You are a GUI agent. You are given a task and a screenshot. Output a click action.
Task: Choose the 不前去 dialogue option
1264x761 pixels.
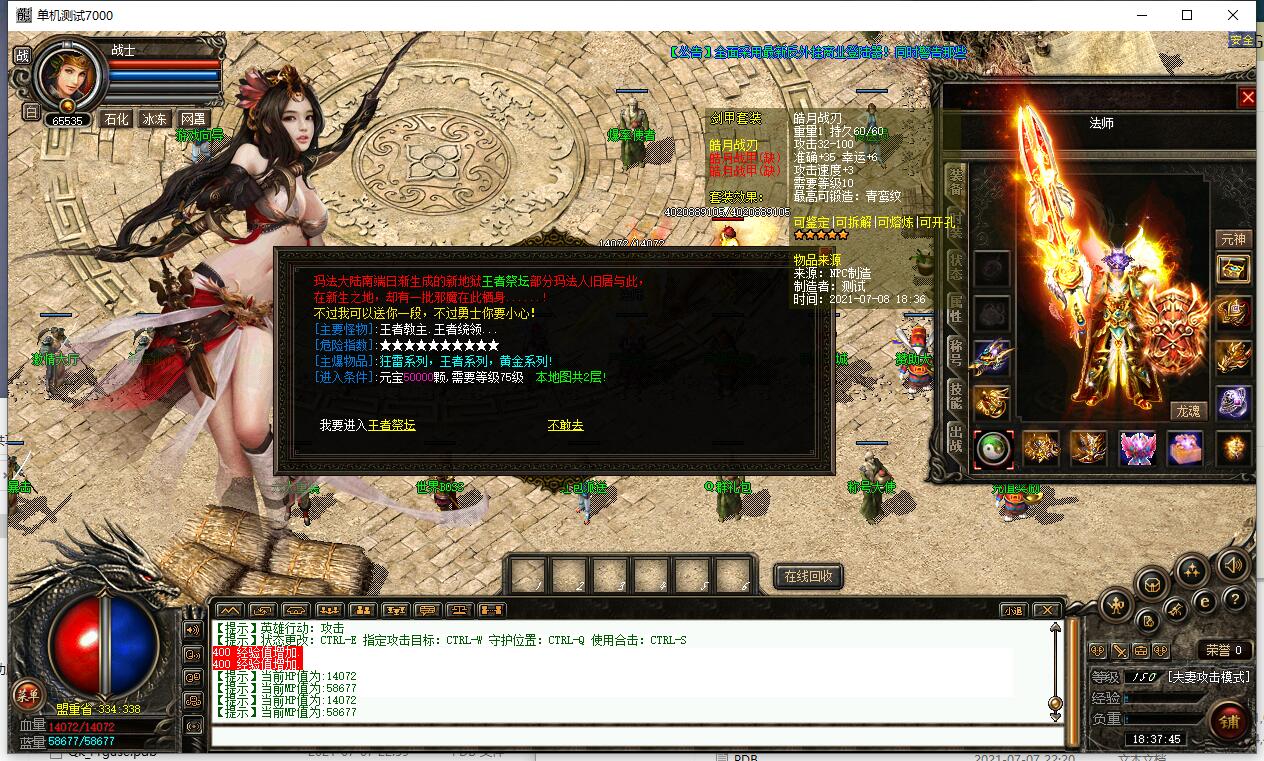point(565,425)
